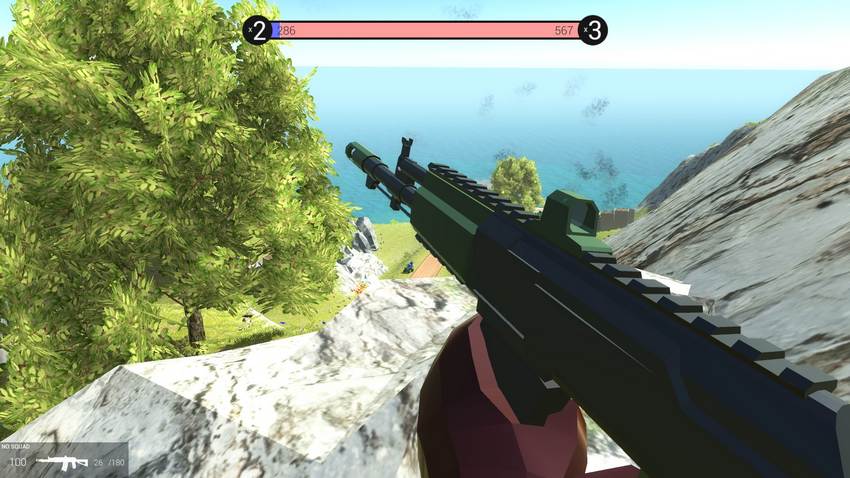Select the red team badge showing 3

coord(593,30)
